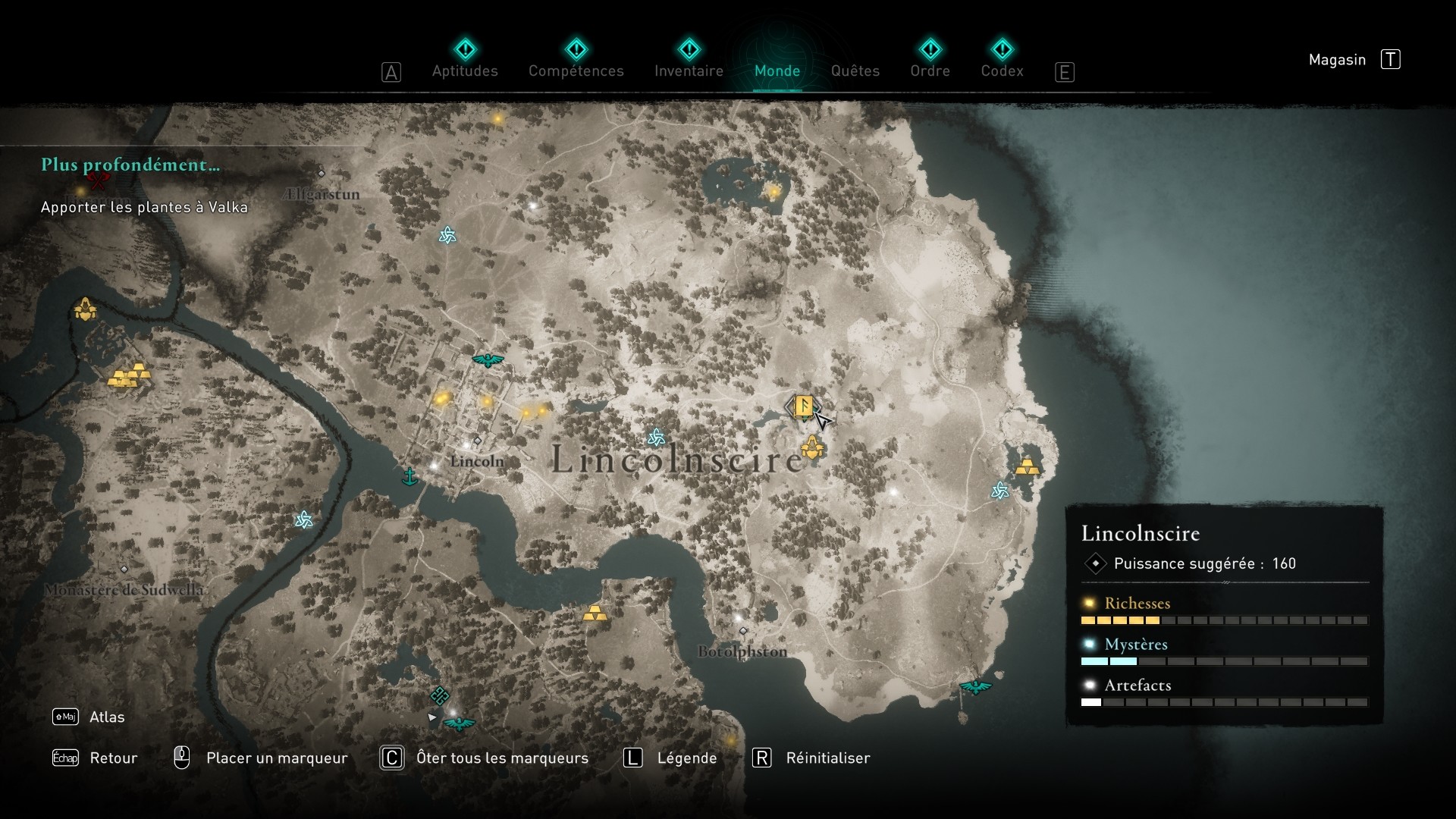Open the yellow rune quest marker under the cursor

click(804, 406)
